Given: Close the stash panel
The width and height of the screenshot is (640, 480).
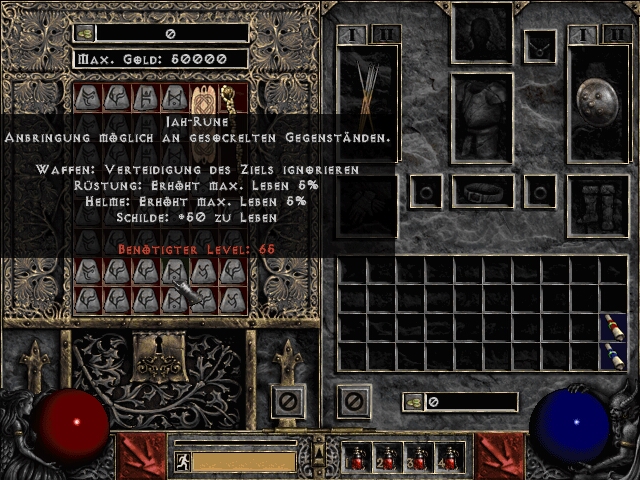Looking at the screenshot, I should [288, 402].
